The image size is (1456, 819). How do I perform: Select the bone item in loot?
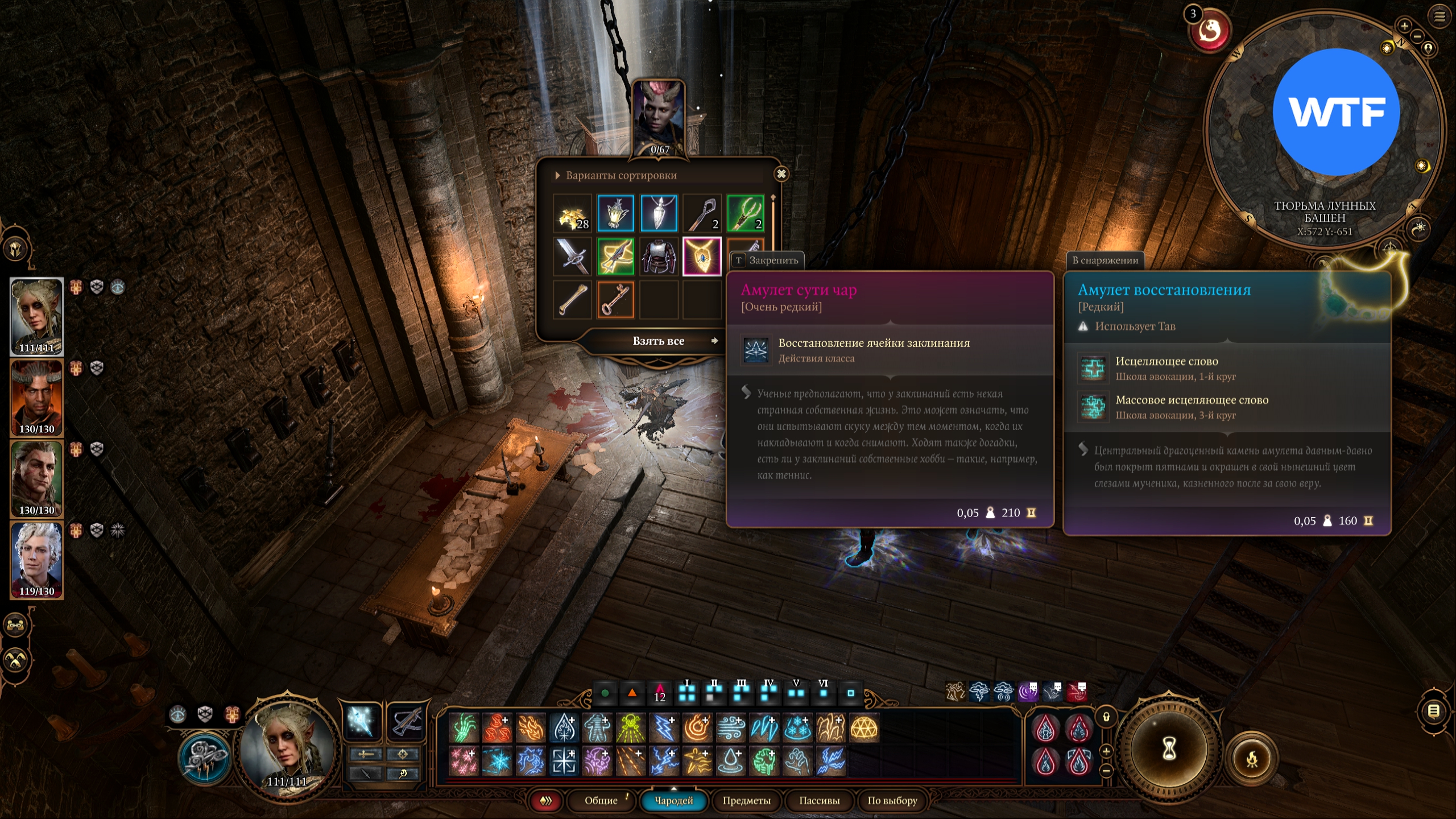click(x=573, y=299)
